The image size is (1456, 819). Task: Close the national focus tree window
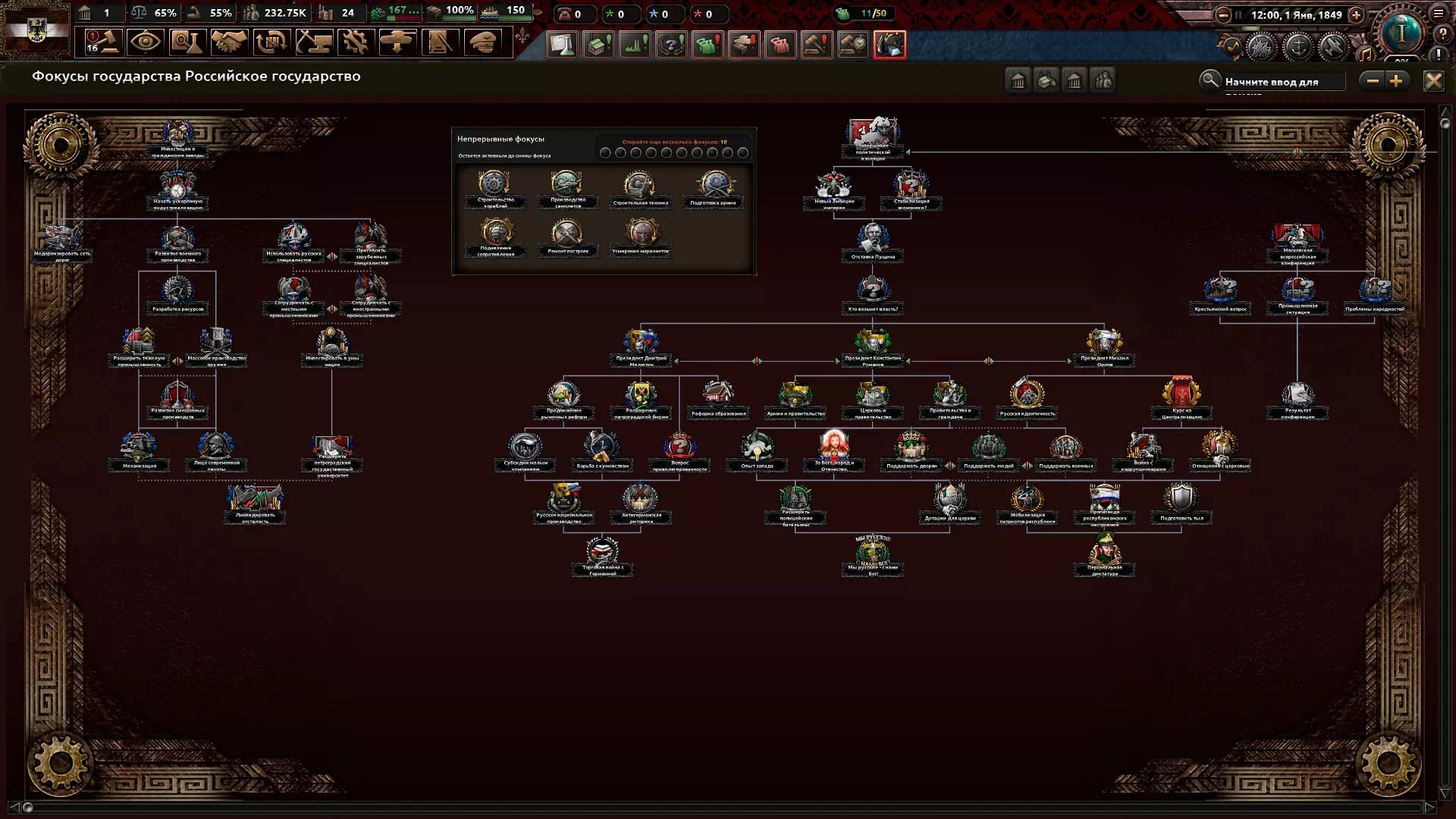coord(1433,81)
